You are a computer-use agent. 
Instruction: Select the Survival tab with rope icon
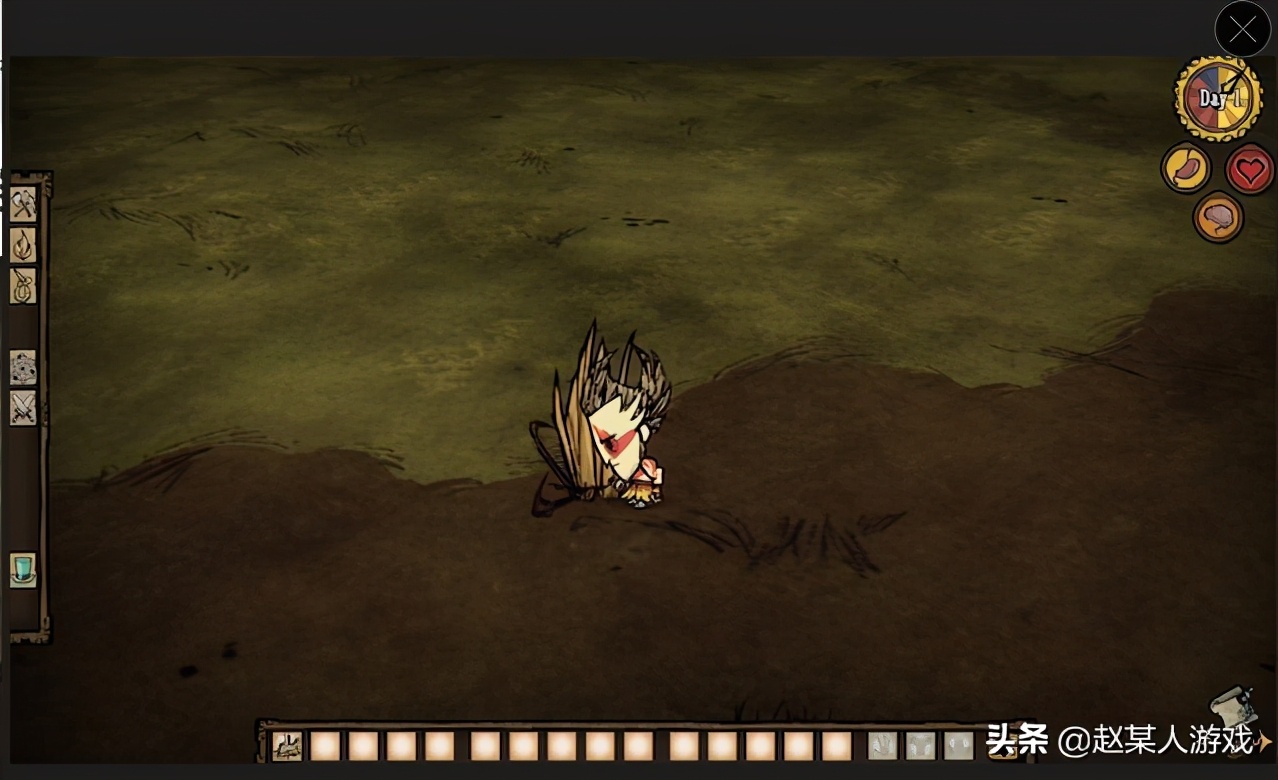pyautogui.click(x=23, y=286)
